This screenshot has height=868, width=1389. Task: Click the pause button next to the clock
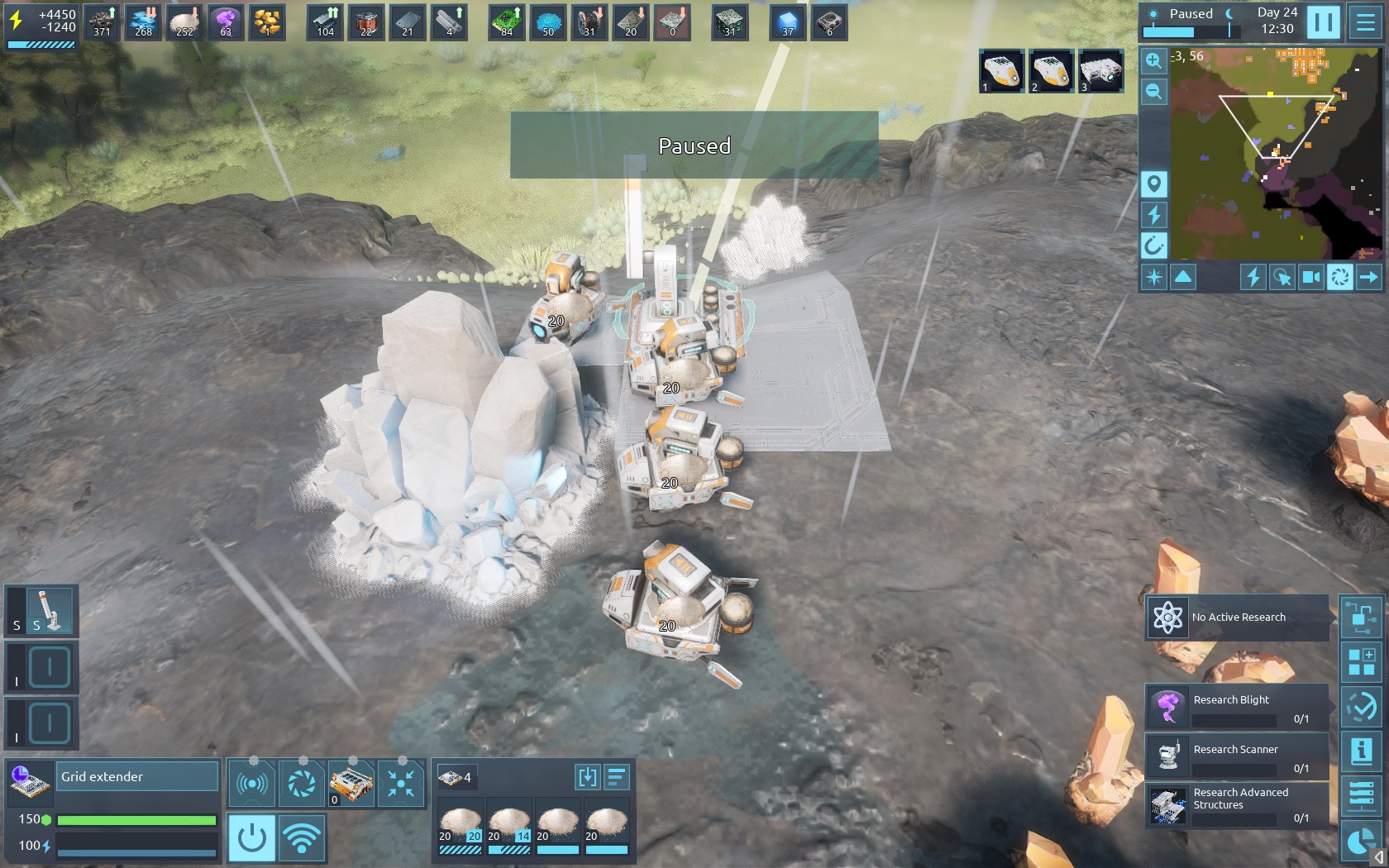tap(1323, 22)
